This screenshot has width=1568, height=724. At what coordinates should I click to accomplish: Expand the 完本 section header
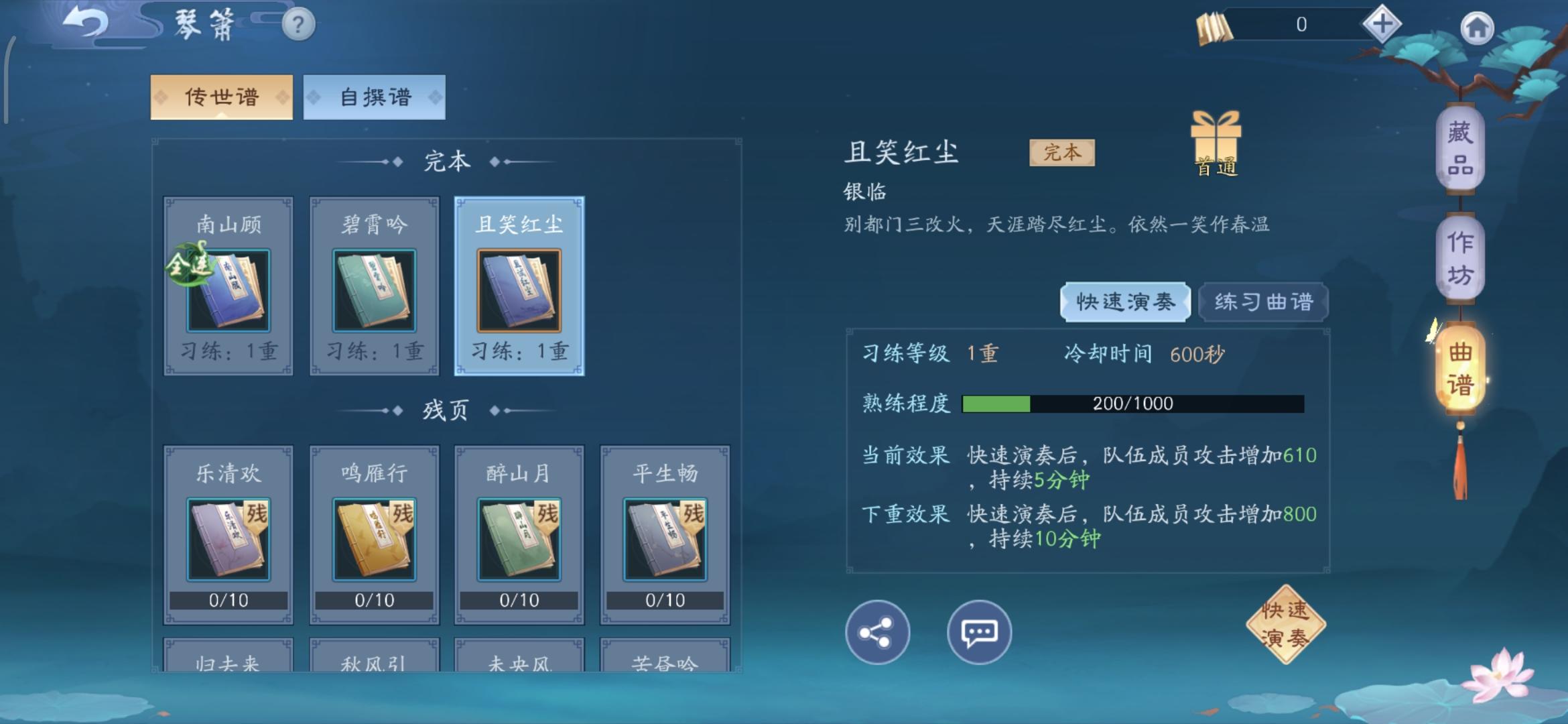pos(447,160)
